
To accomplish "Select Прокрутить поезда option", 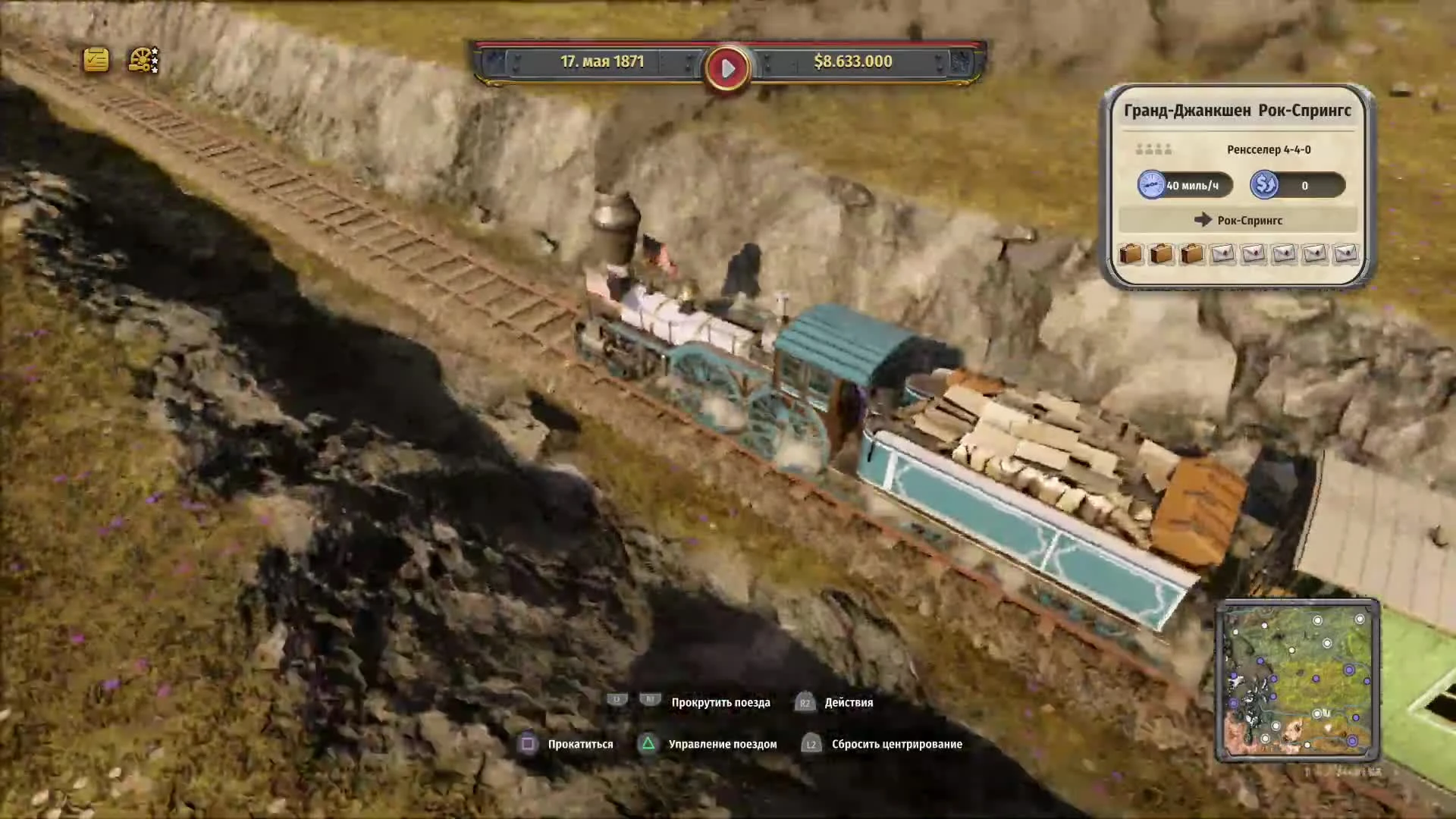I will point(720,703).
